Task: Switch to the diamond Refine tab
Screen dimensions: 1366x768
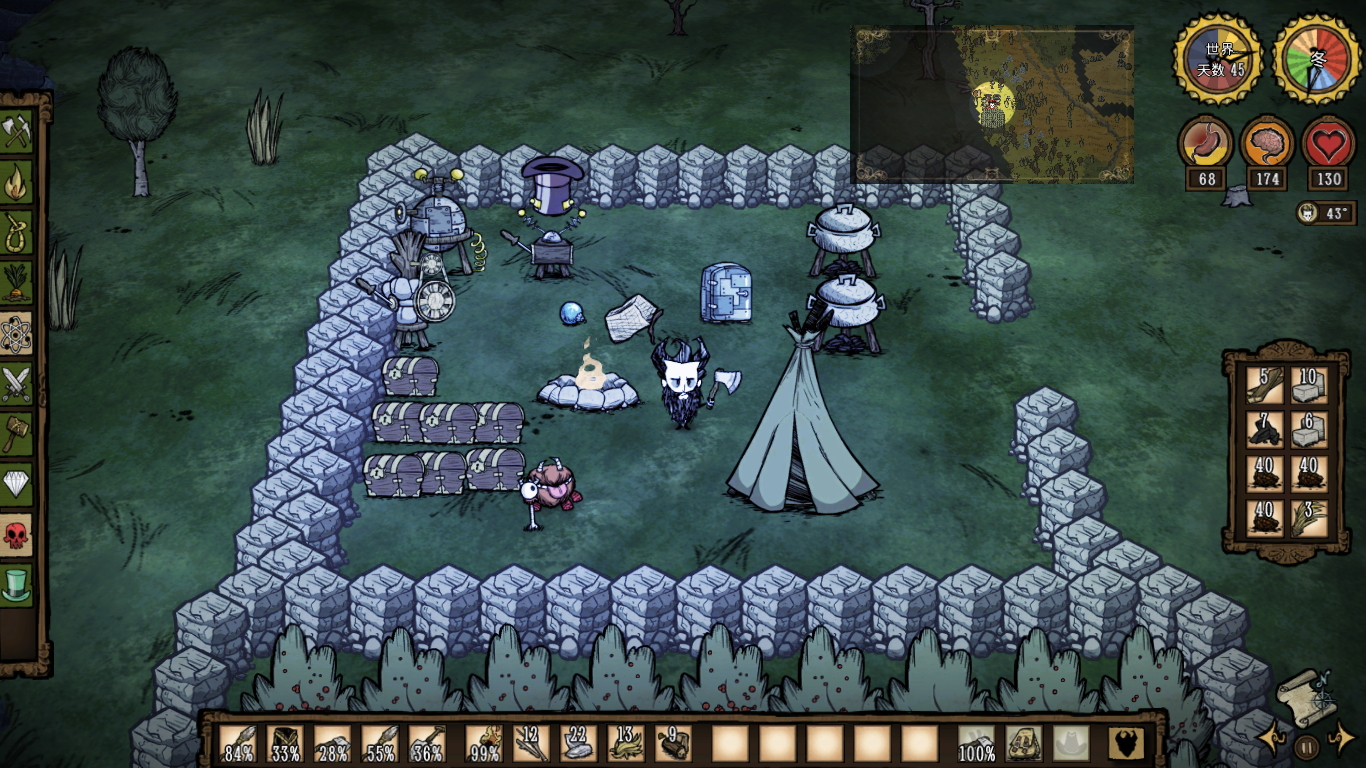Action: tap(17, 485)
